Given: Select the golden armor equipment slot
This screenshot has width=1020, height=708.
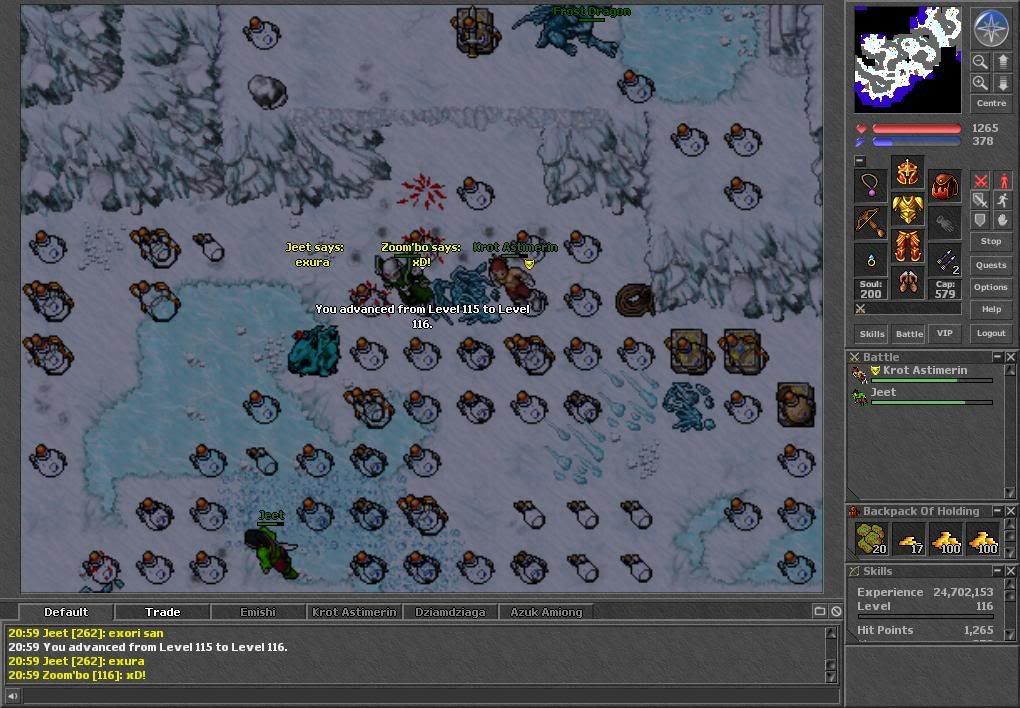Looking at the screenshot, I should (x=907, y=209).
